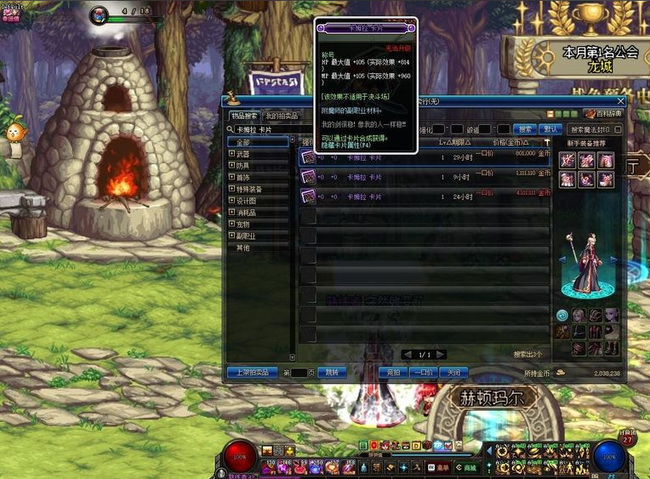
Task: Open the 百科辞典 encyclopedia button
Action: coord(606,114)
